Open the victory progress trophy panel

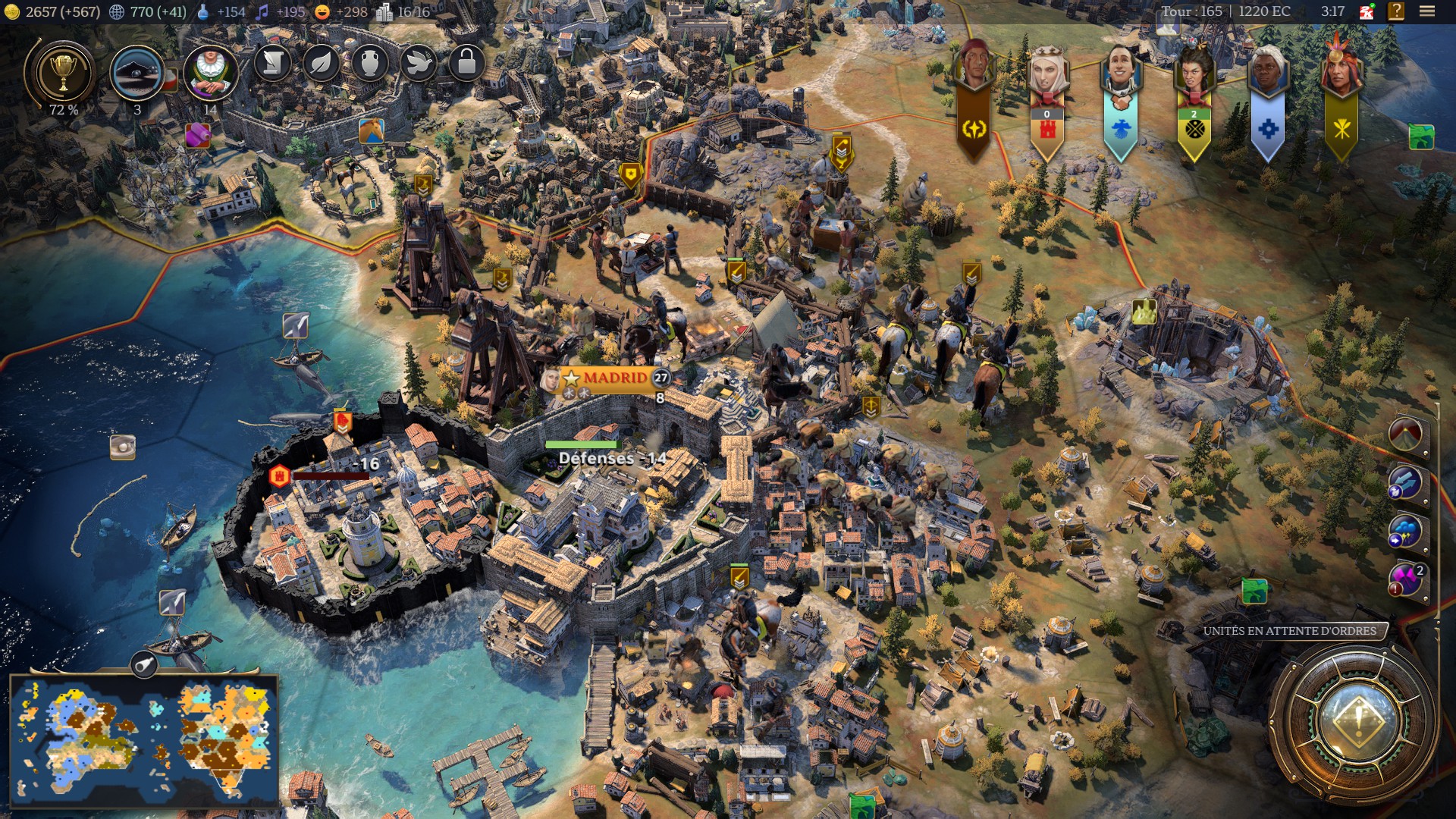[x=62, y=74]
